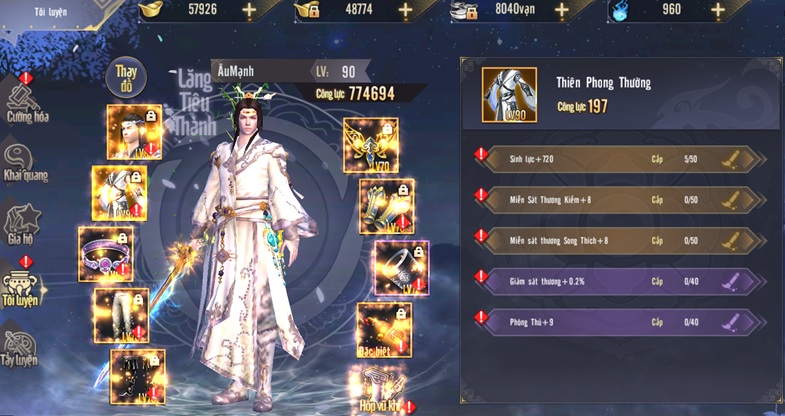The width and height of the screenshot is (785, 416).
Task: Add more gold ingots with plus button
Action: click(x=248, y=11)
